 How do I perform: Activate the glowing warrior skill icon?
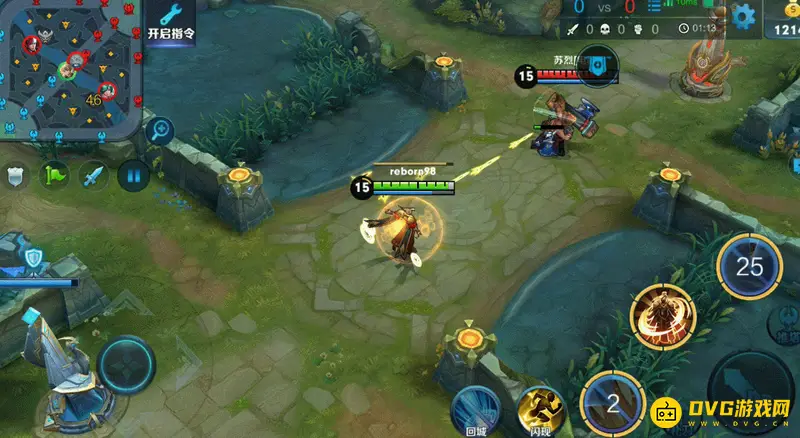coord(662,316)
